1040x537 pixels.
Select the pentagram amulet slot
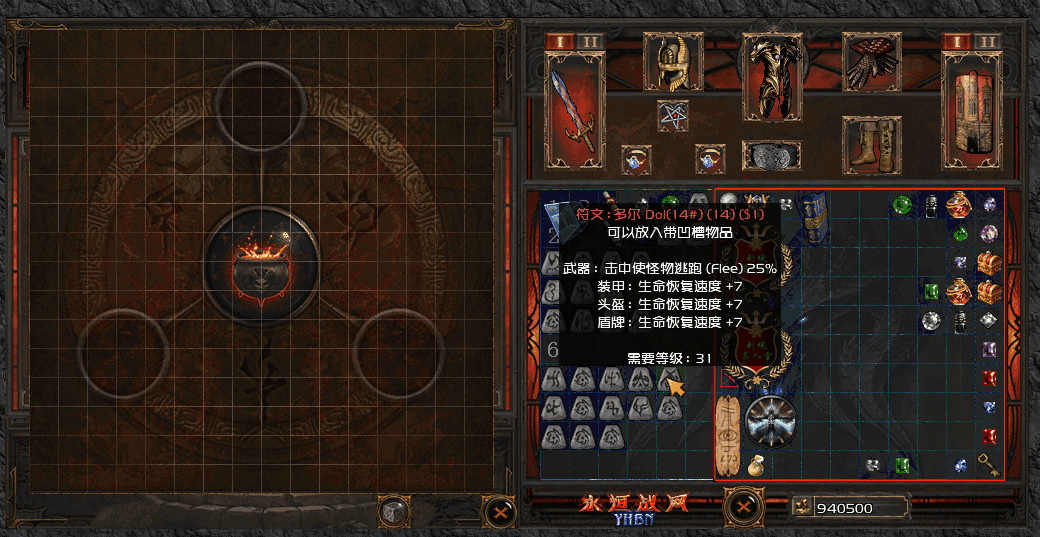point(671,114)
